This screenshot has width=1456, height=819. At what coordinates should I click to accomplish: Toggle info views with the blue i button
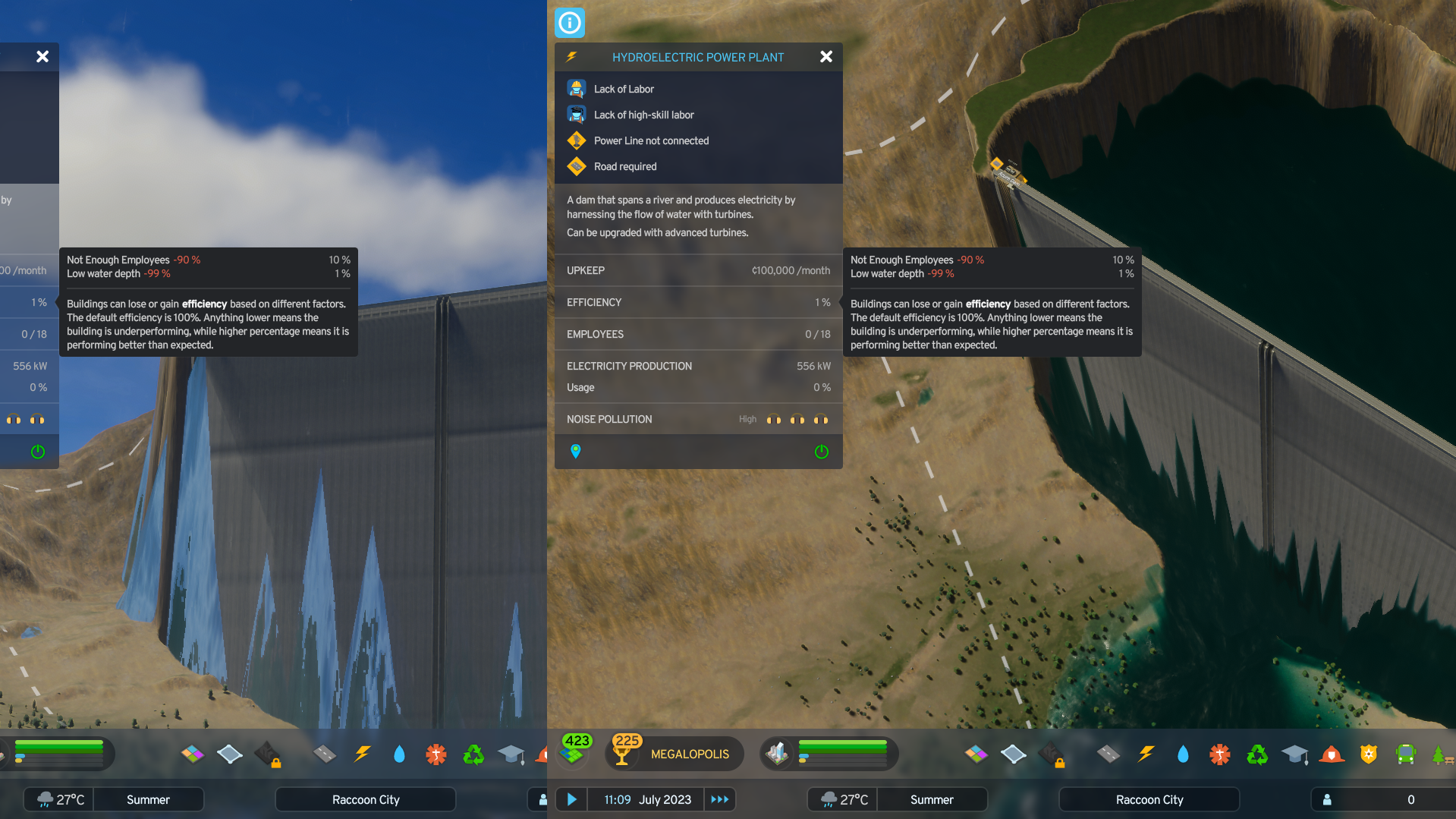coord(569,23)
